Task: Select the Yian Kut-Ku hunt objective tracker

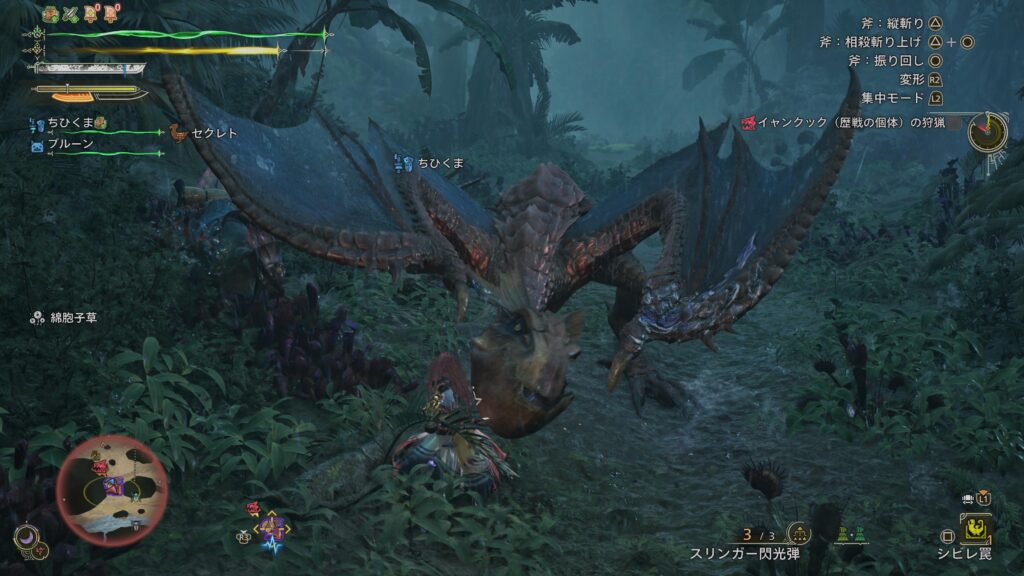Action: click(x=840, y=123)
